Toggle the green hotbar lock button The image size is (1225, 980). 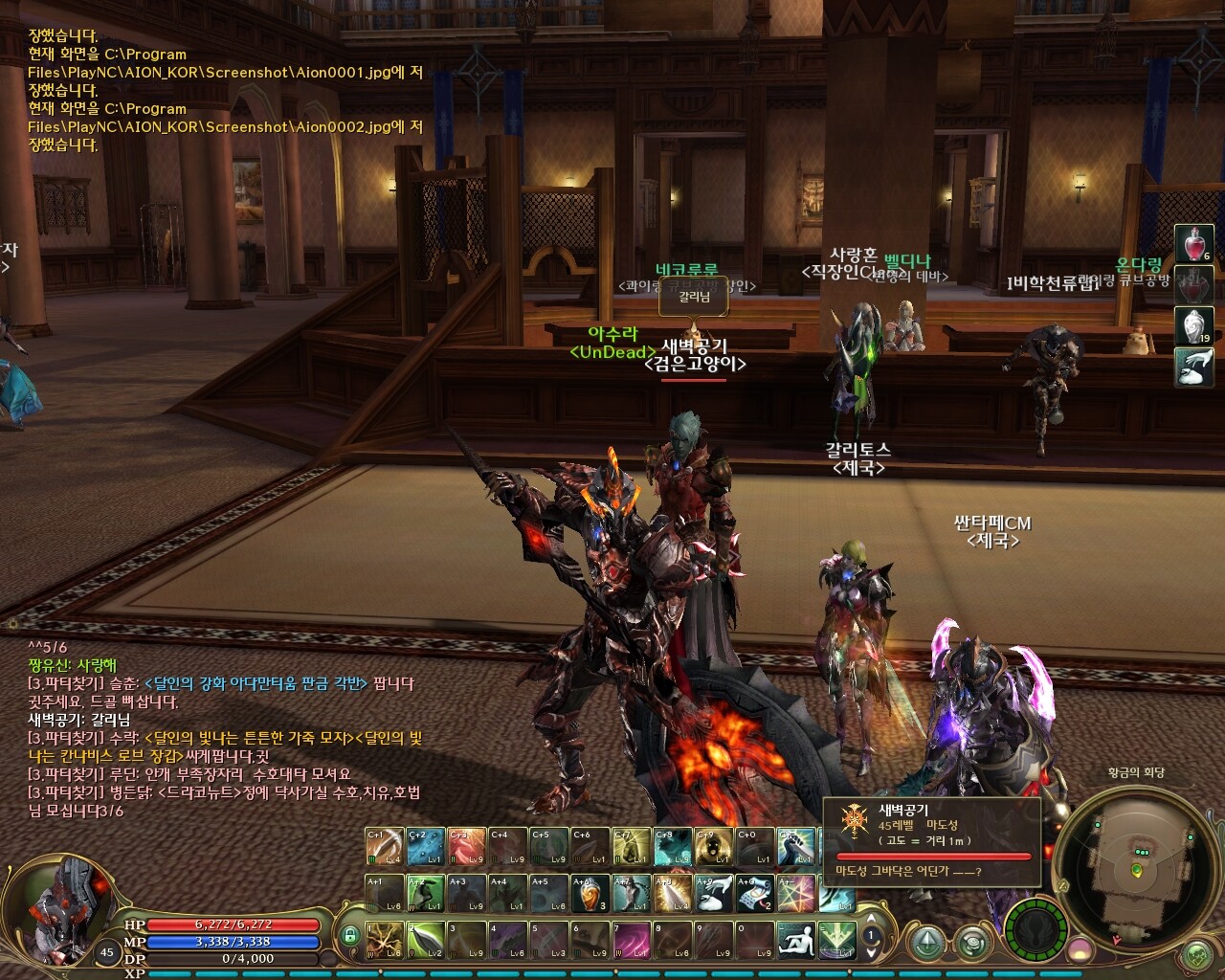pos(351,936)
